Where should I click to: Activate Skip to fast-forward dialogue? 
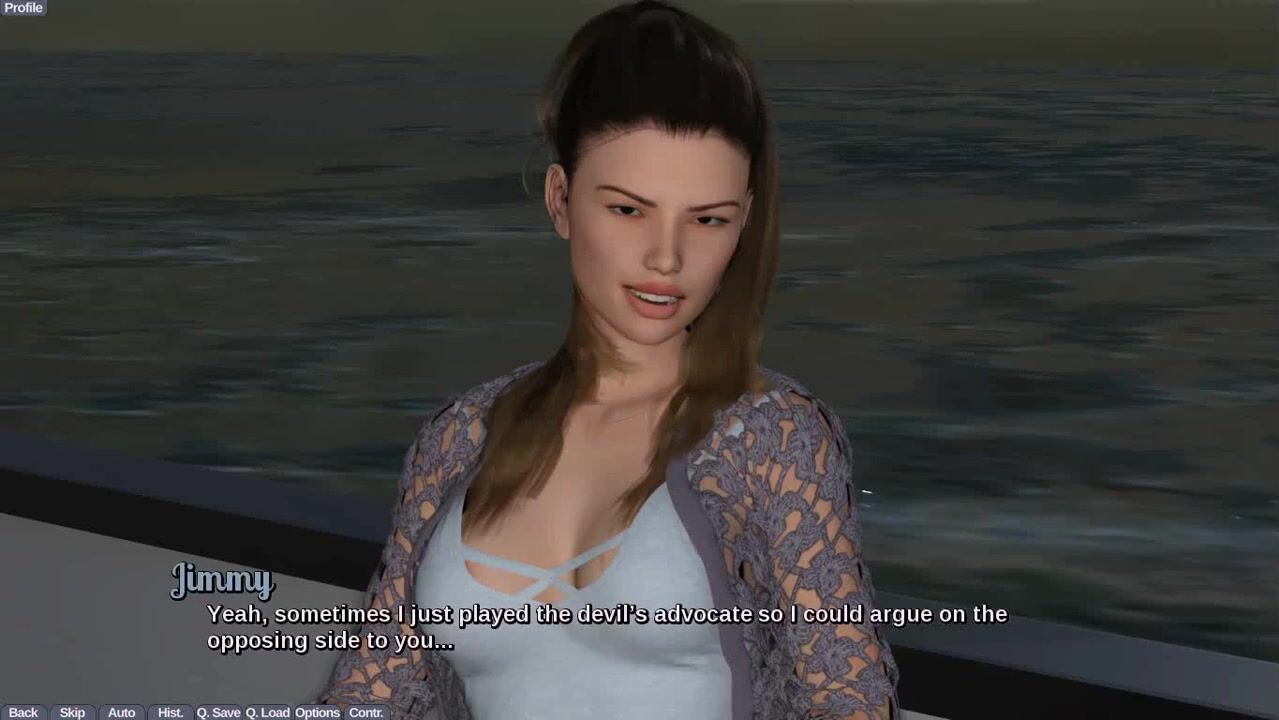point(72,712)
